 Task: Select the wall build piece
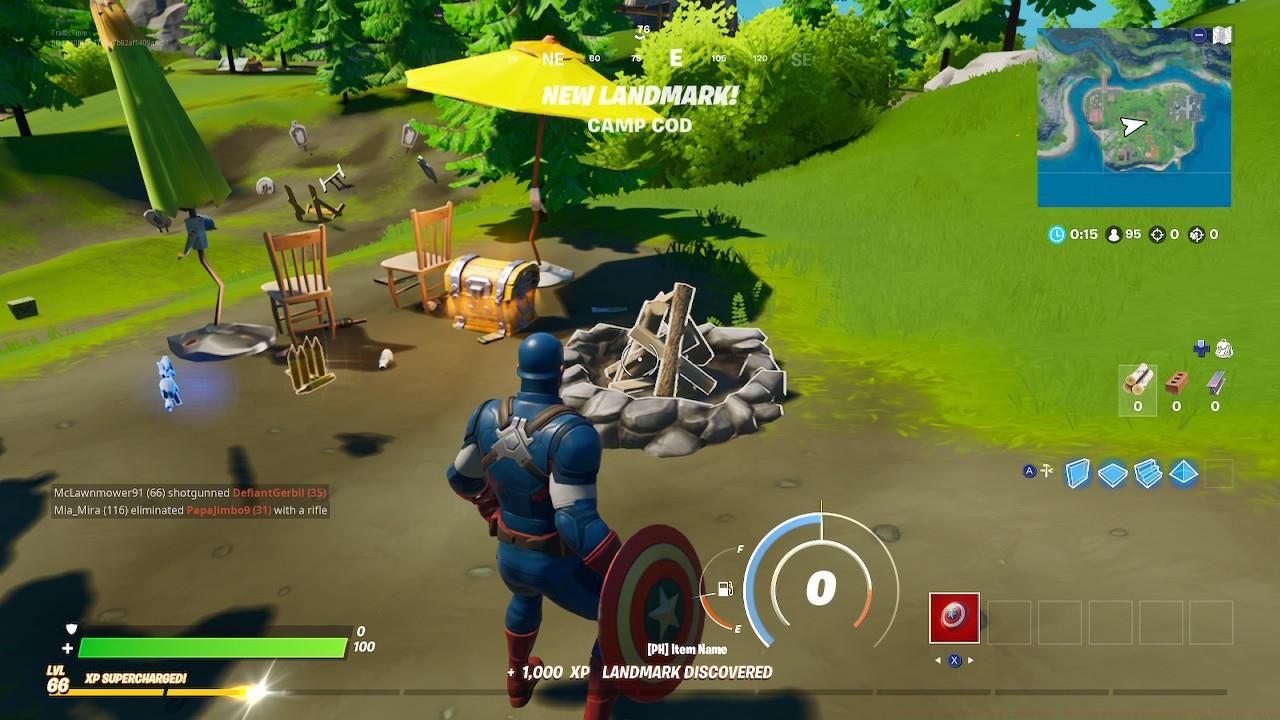point(1077,473)
